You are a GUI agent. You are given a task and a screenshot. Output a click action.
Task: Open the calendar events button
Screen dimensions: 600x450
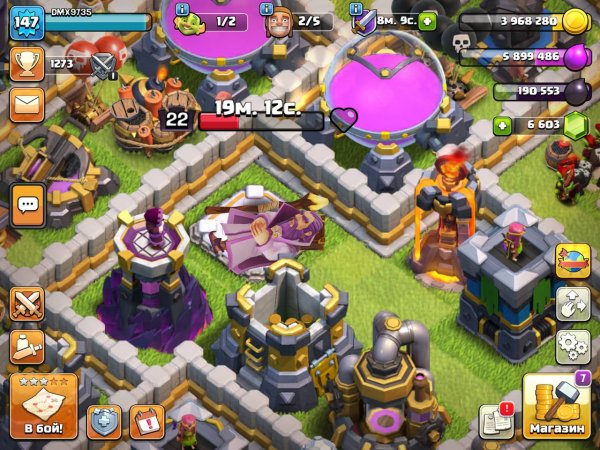[146, 421]
